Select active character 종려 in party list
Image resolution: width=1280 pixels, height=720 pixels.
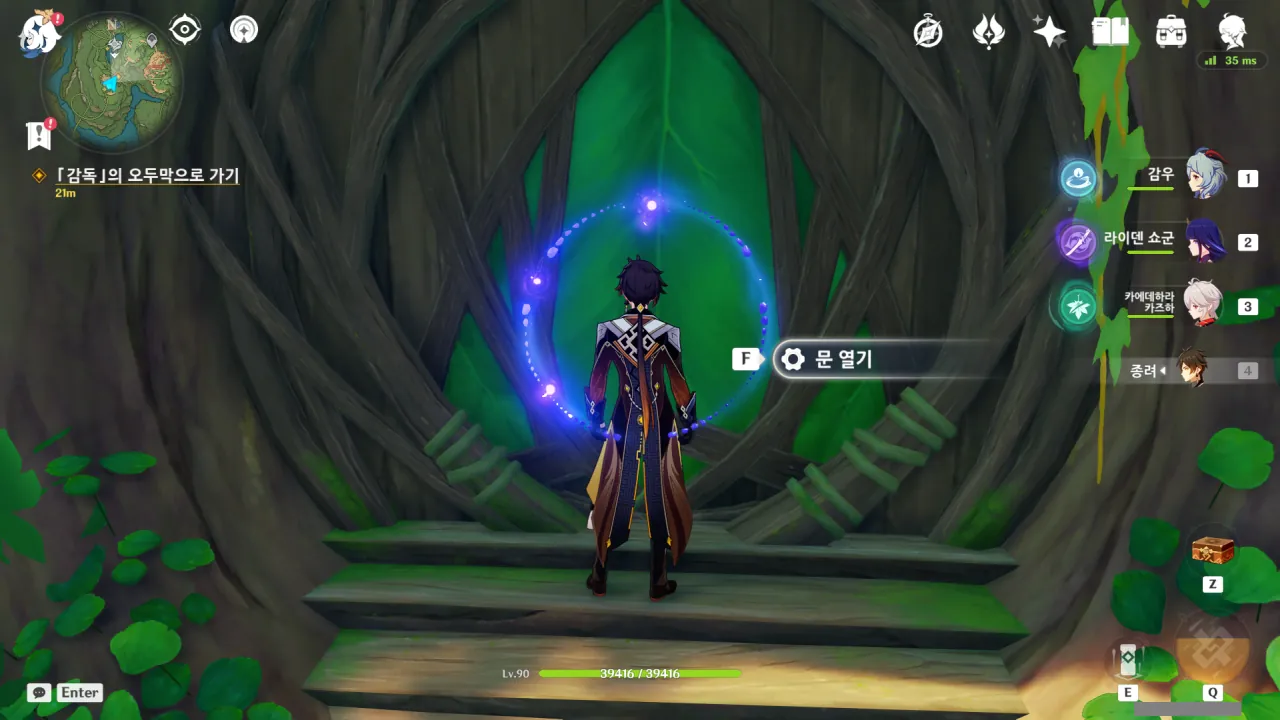pyautogui.click(x=1191, y=369)
